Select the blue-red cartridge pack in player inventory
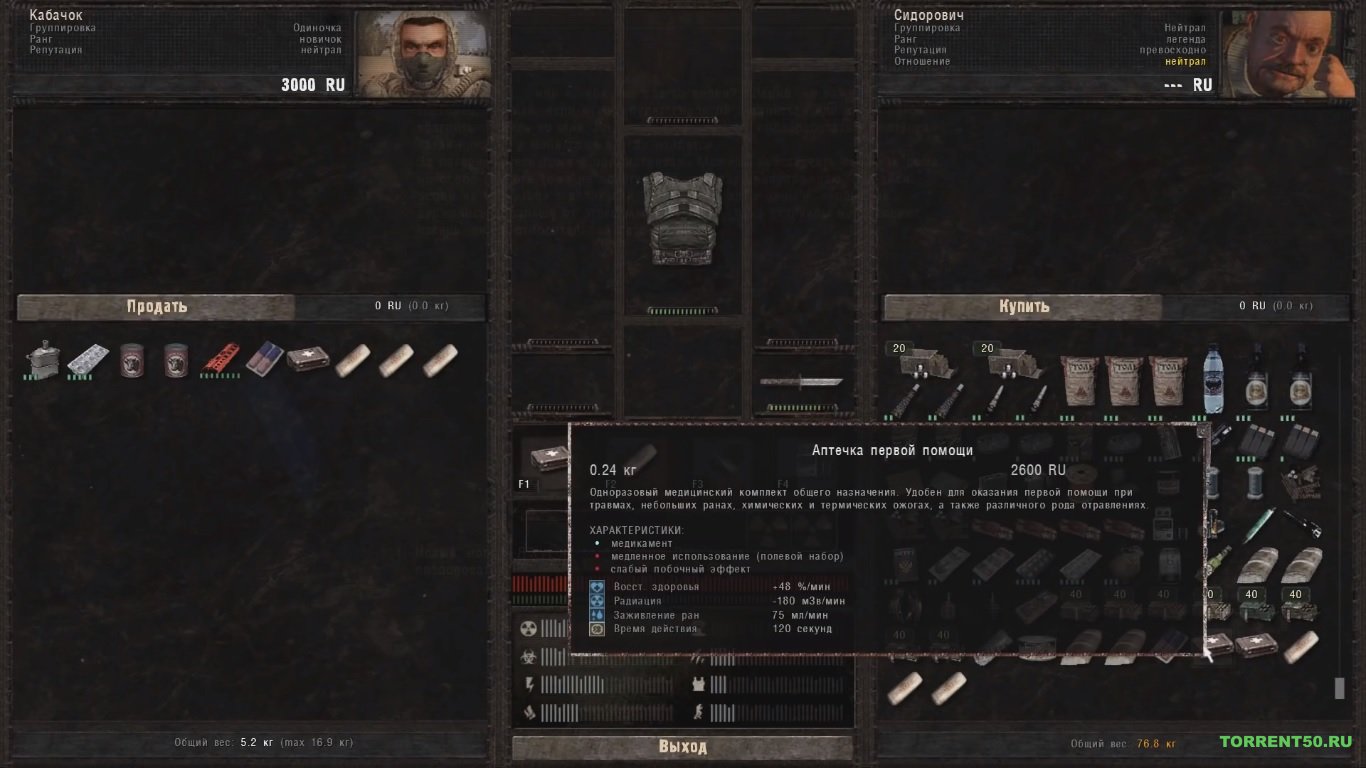Image resolution: width=1366 pixels, height=768 pixels. coord(265,358)
